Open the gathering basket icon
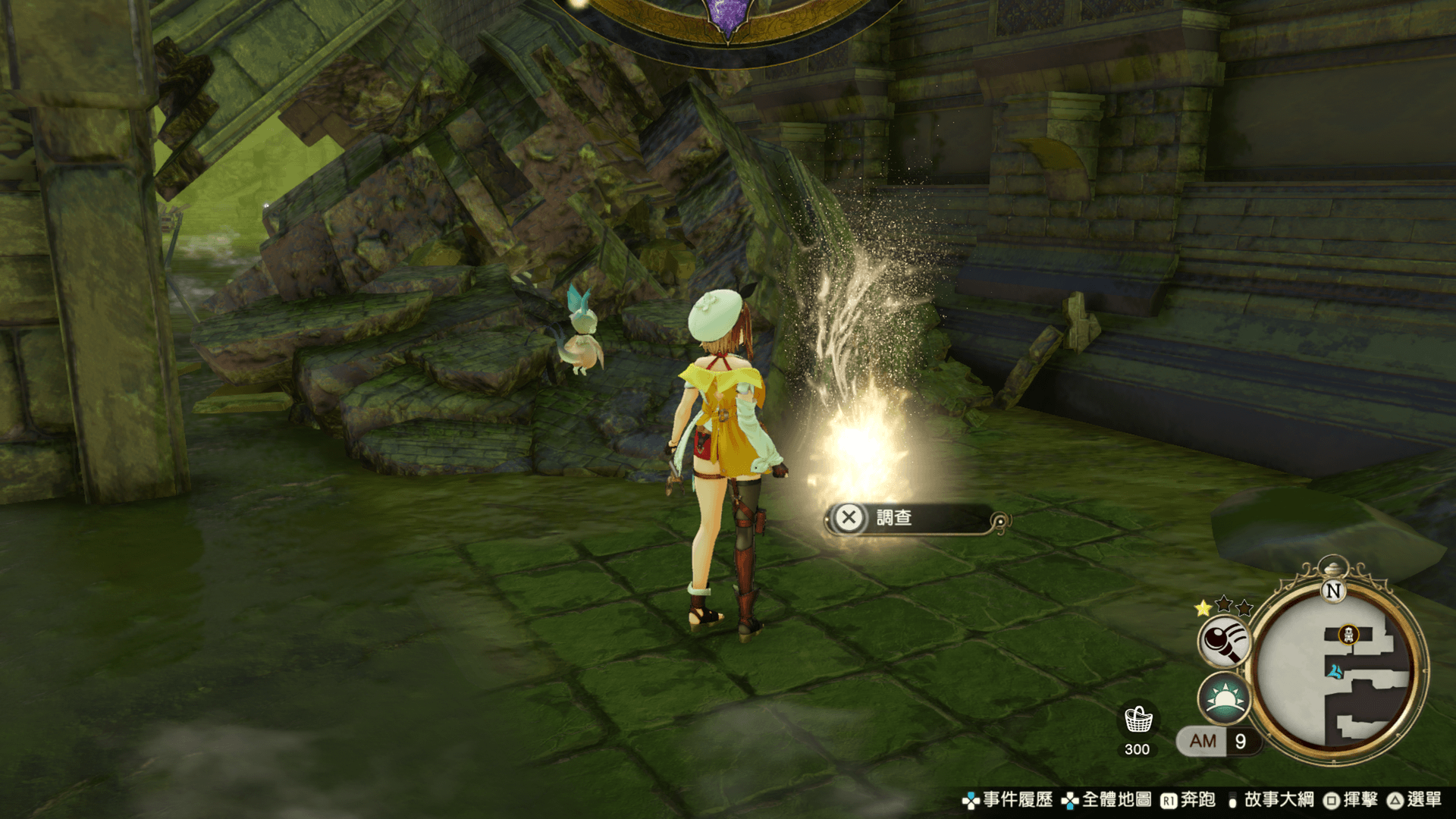This screenshot has width=1456, height=819. (1137, 720)
